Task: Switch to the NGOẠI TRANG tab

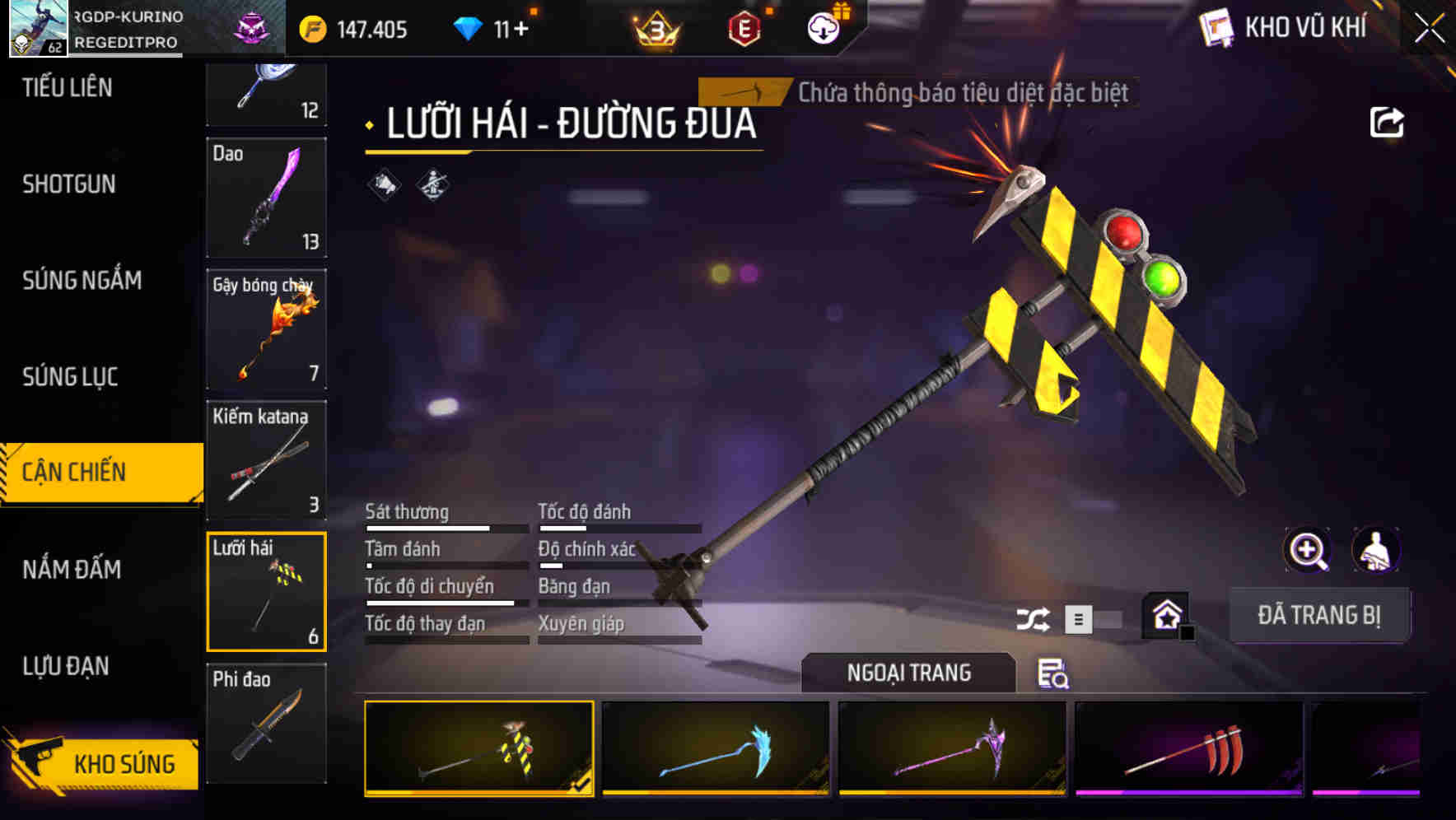Action: pyautogui.click(x=906, y=672)
